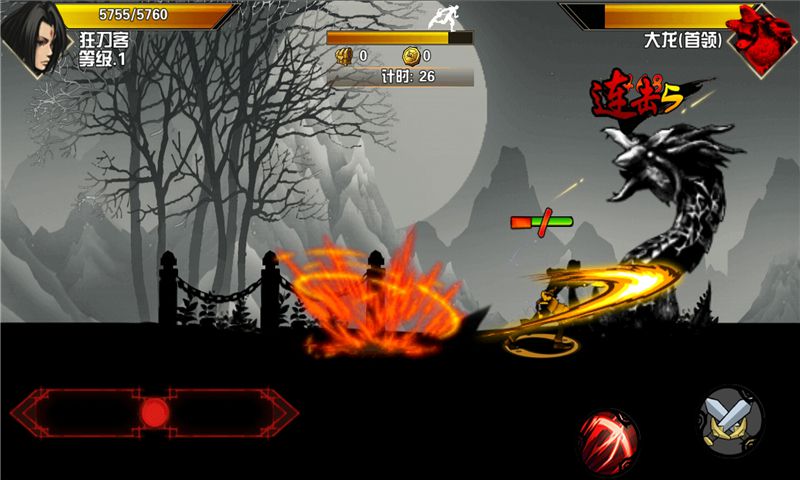
Task: Click the red movement joystick knob
Action: [154, 411]
